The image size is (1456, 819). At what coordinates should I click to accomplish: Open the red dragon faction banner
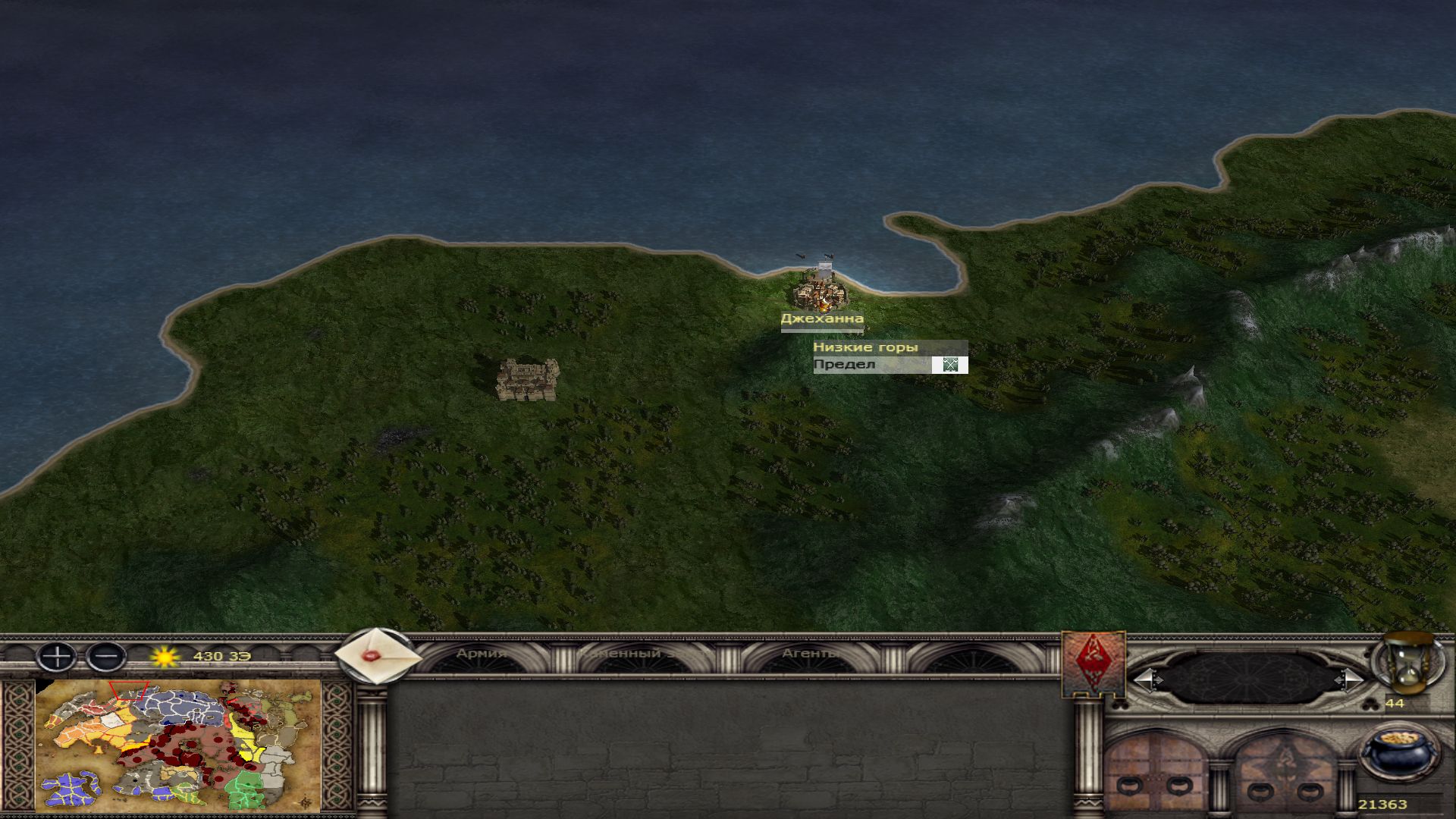point(1093,664)
